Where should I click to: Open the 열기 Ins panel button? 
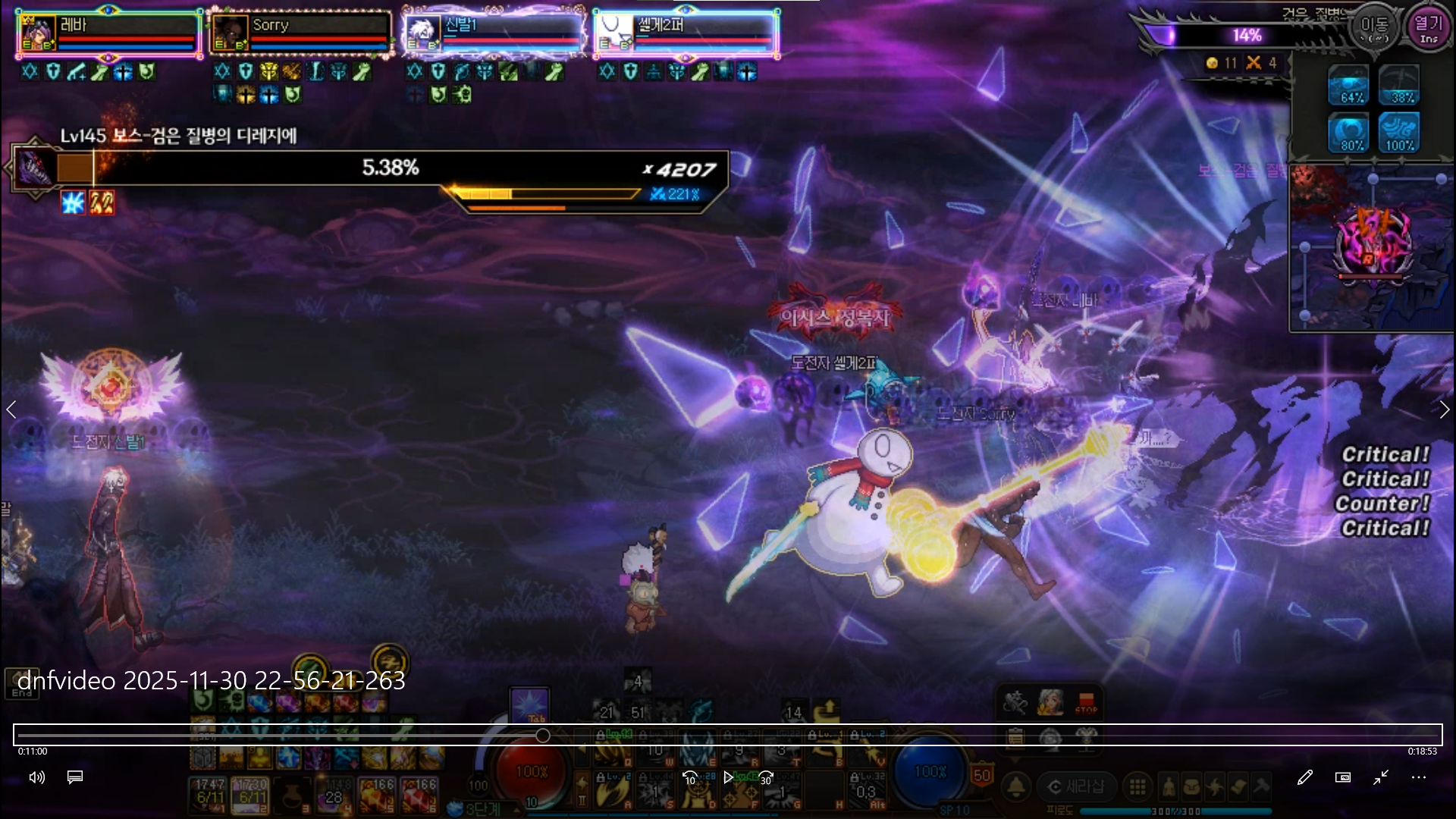(1428, 28)
